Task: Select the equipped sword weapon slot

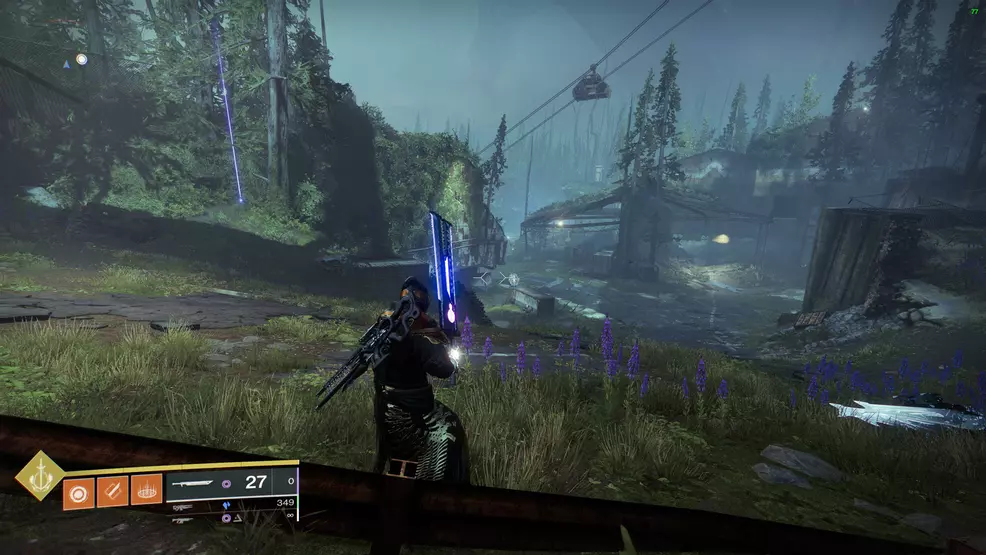Action: pos(193,482)
